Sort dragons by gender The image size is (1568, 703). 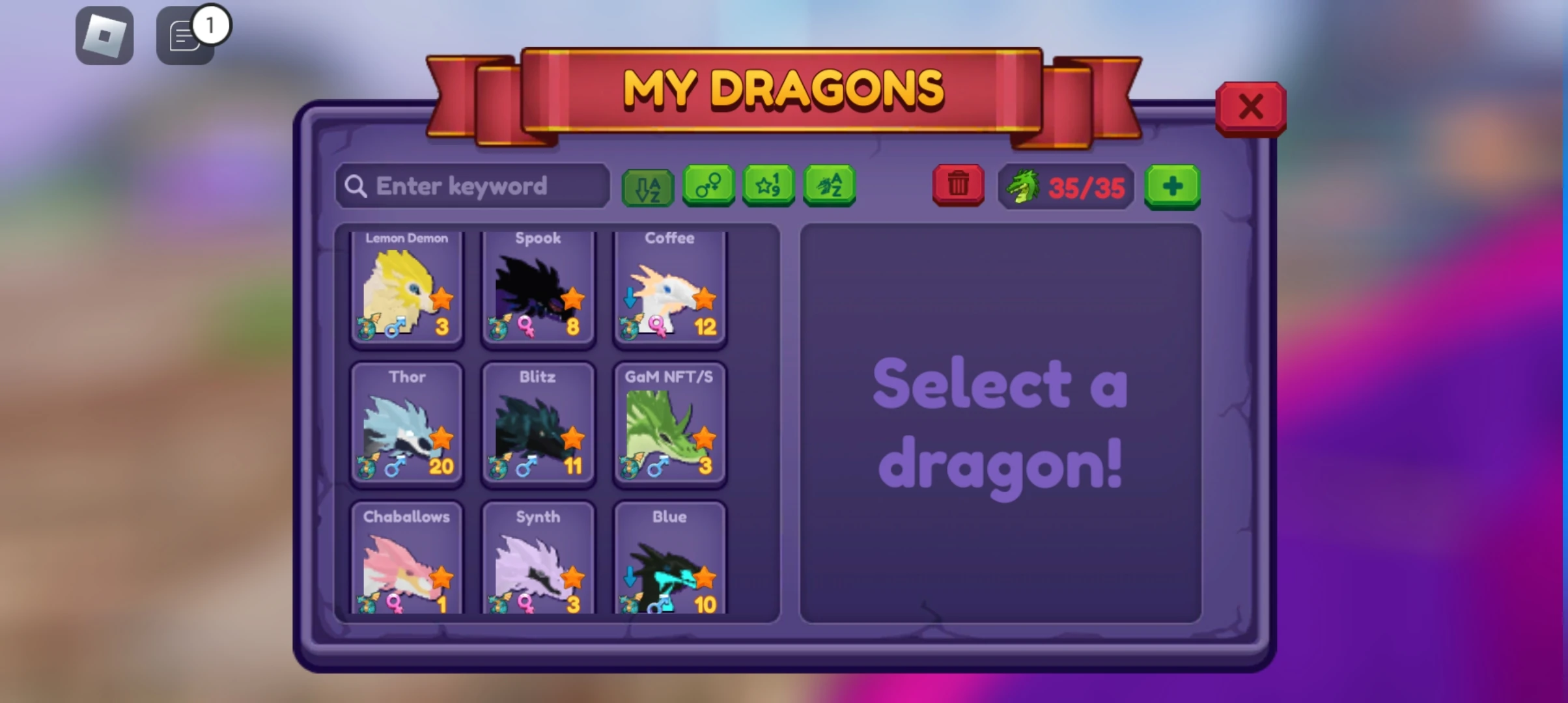[x=709, y=187]
